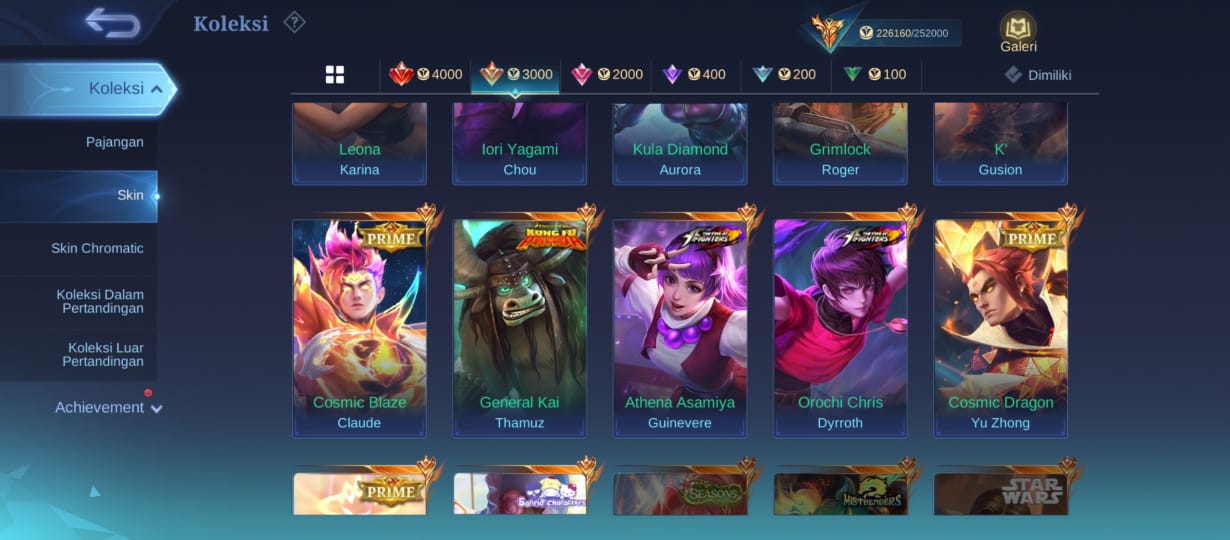Expand the Achievement menu
1230x540 pixels.
(108, 407)
